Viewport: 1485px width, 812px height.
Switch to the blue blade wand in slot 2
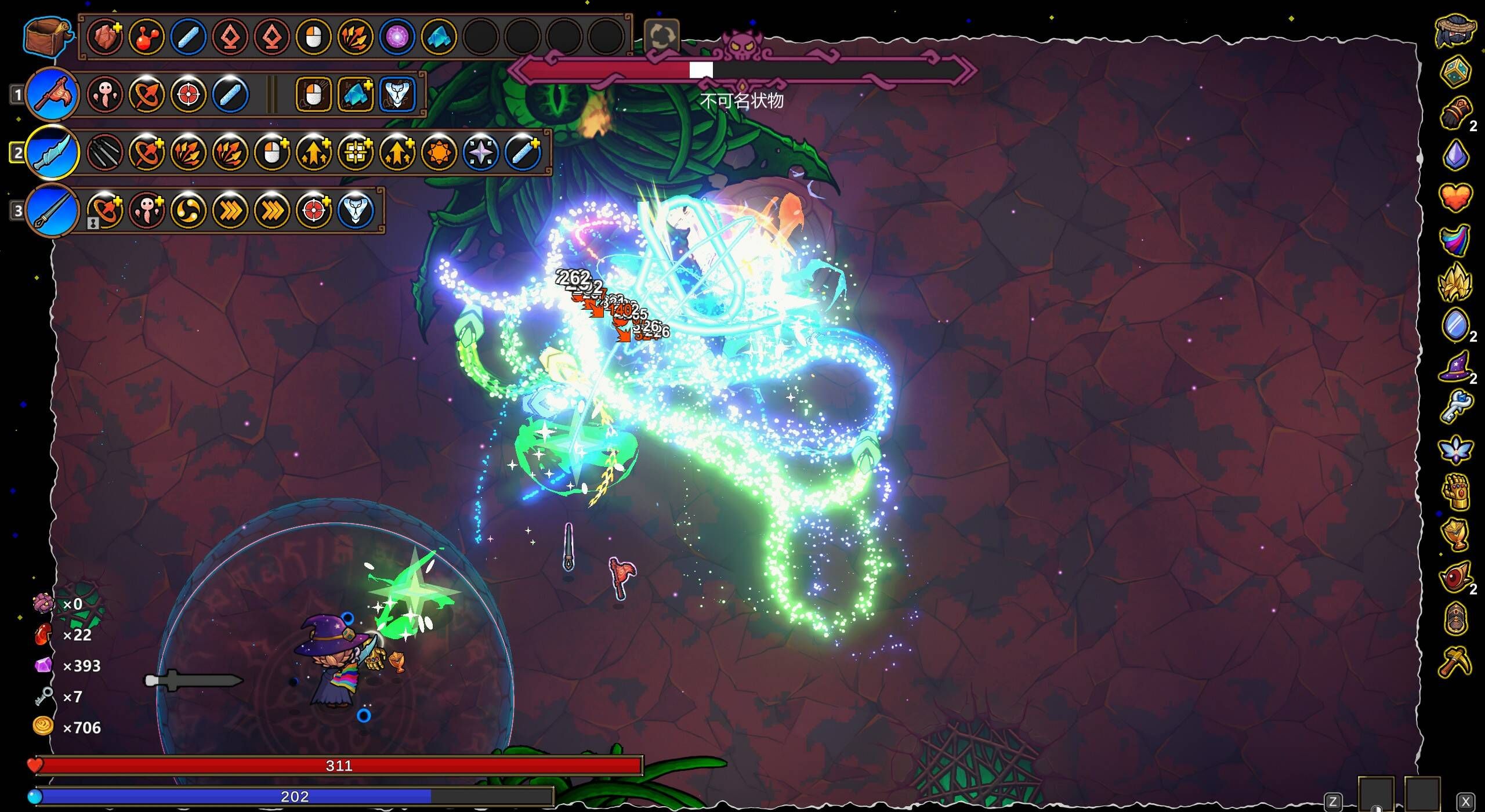tap(52, 153)
